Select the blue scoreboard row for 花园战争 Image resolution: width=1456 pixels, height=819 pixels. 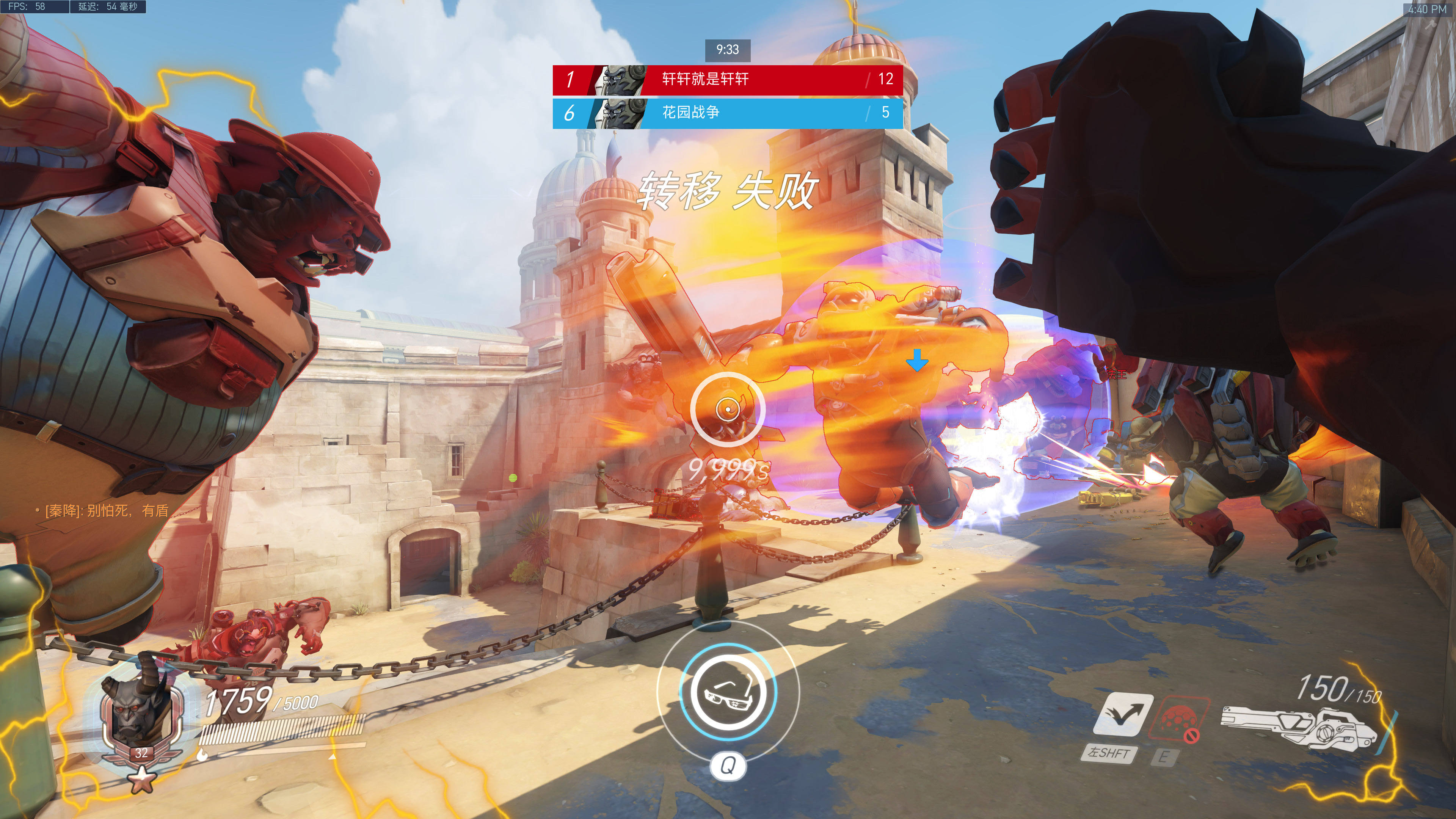[728, 113]
